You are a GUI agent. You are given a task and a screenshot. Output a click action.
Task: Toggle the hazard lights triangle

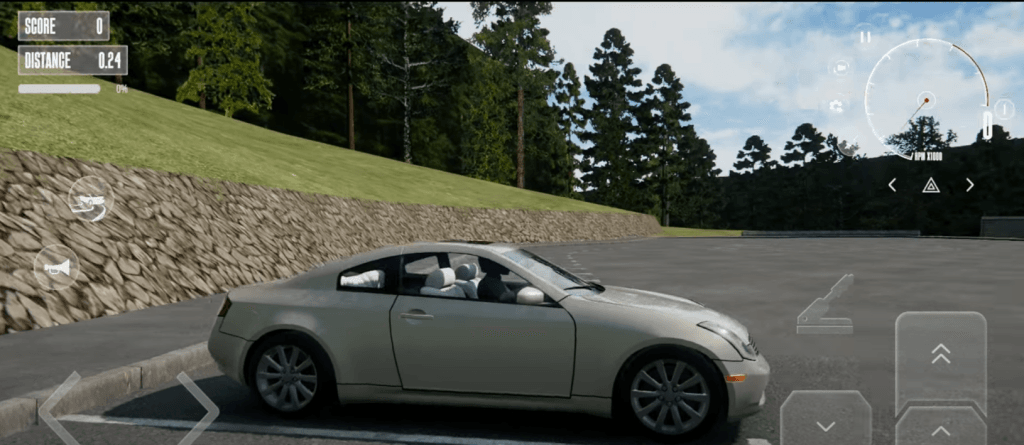pos(930,185)
